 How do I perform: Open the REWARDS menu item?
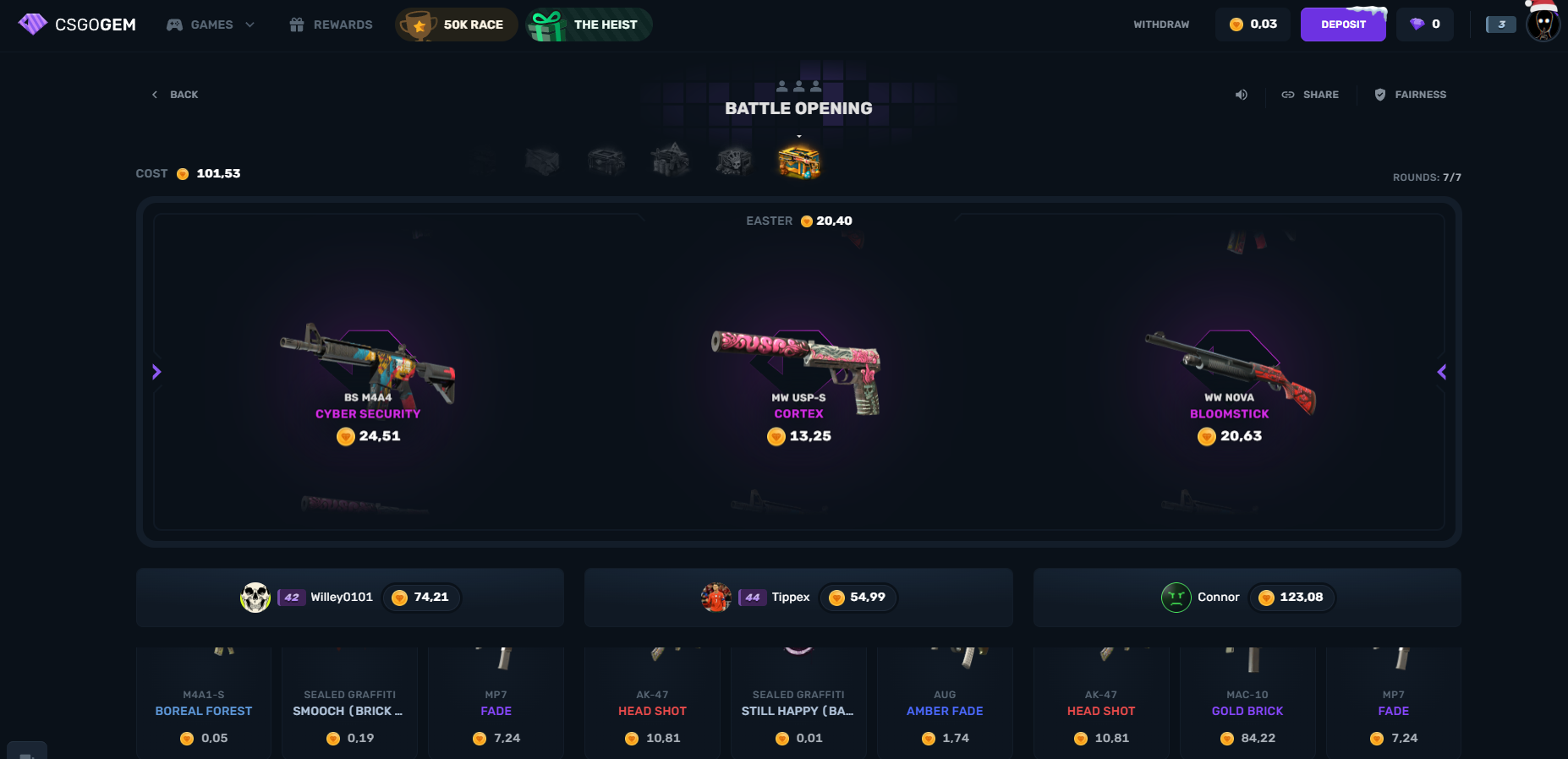coord(330,25)
